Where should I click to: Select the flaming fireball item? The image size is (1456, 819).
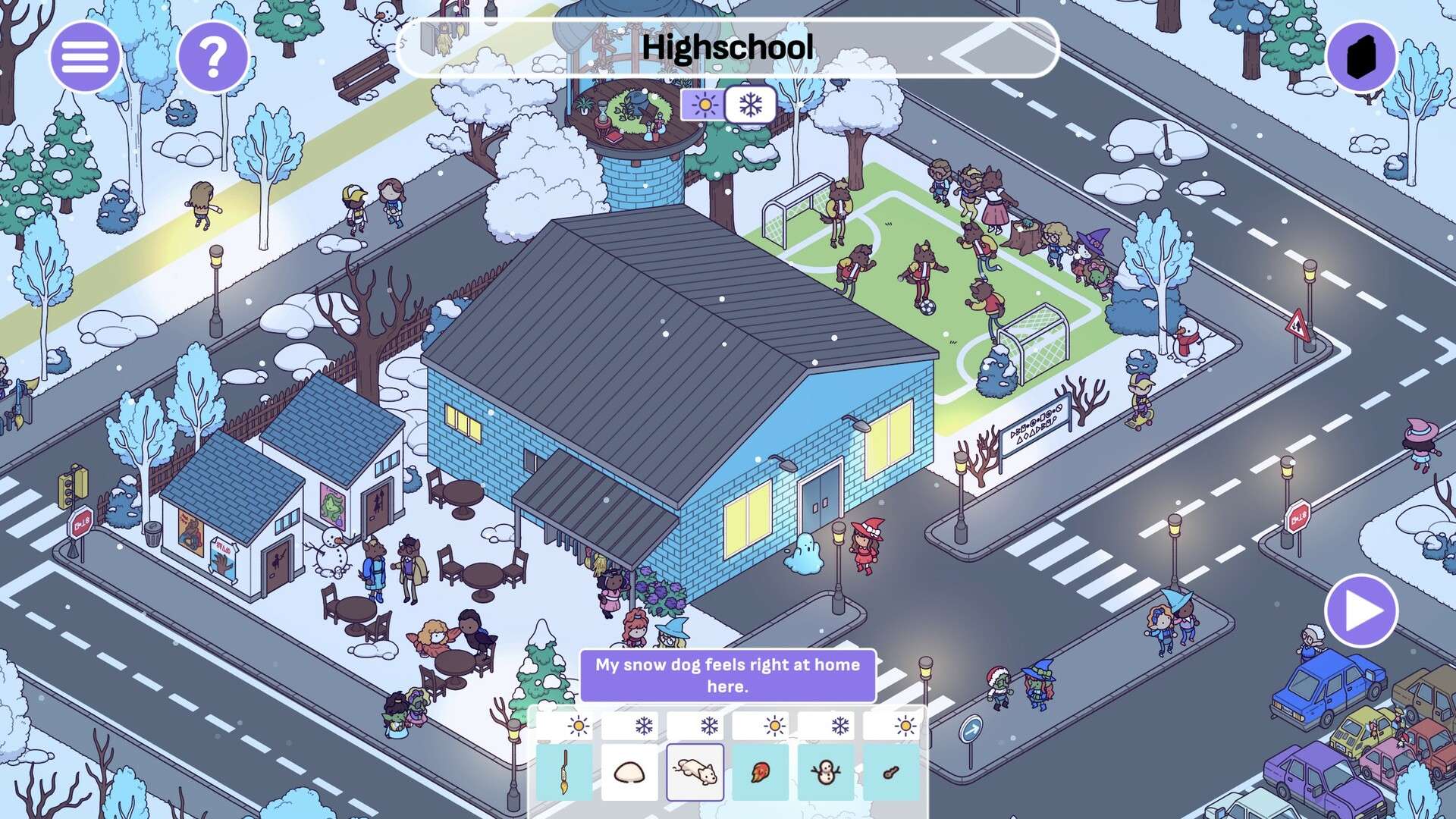760,772
